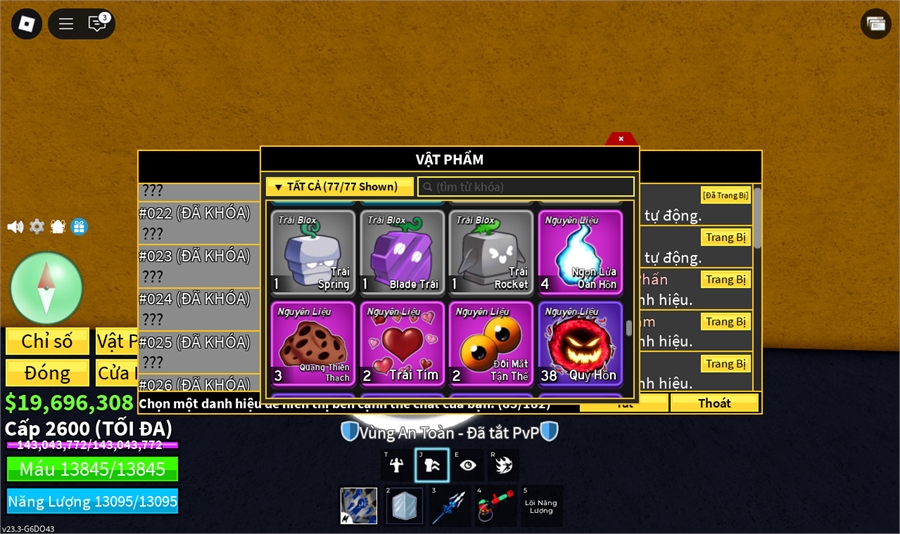The image size is (900, 534).
Task: Open the blue gift box rewards
Action: pos(79,227)
